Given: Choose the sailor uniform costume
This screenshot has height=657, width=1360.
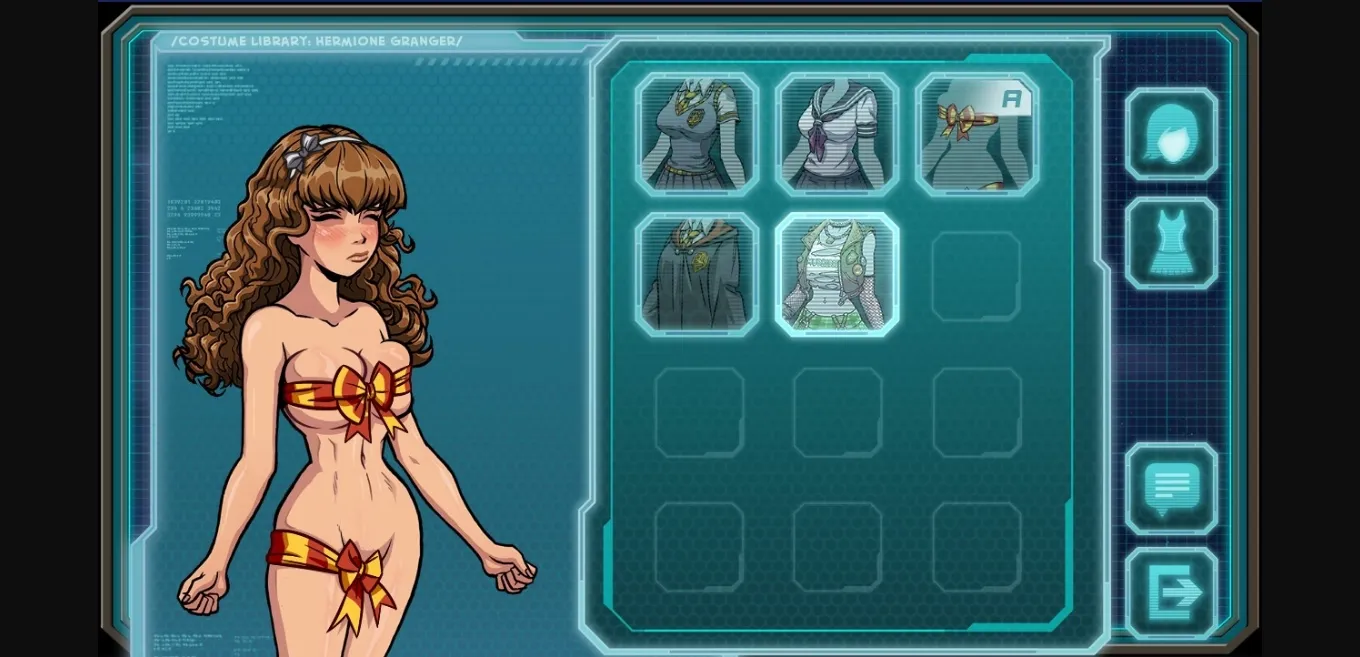Looking at the screenshot, I should tap(837, 134).
